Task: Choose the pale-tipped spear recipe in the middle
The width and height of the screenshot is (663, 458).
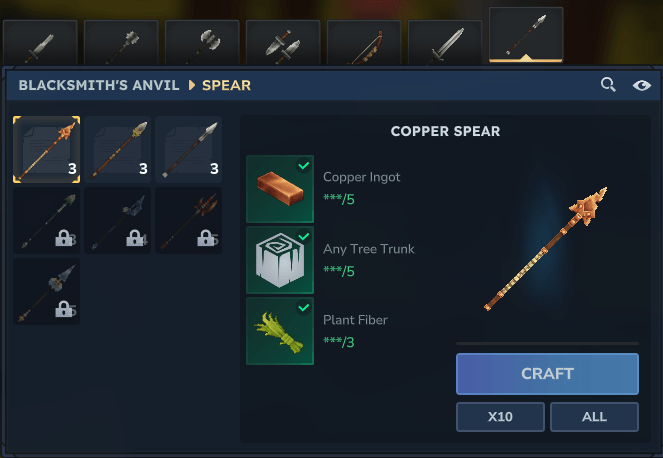Action: tap(117, 149)
